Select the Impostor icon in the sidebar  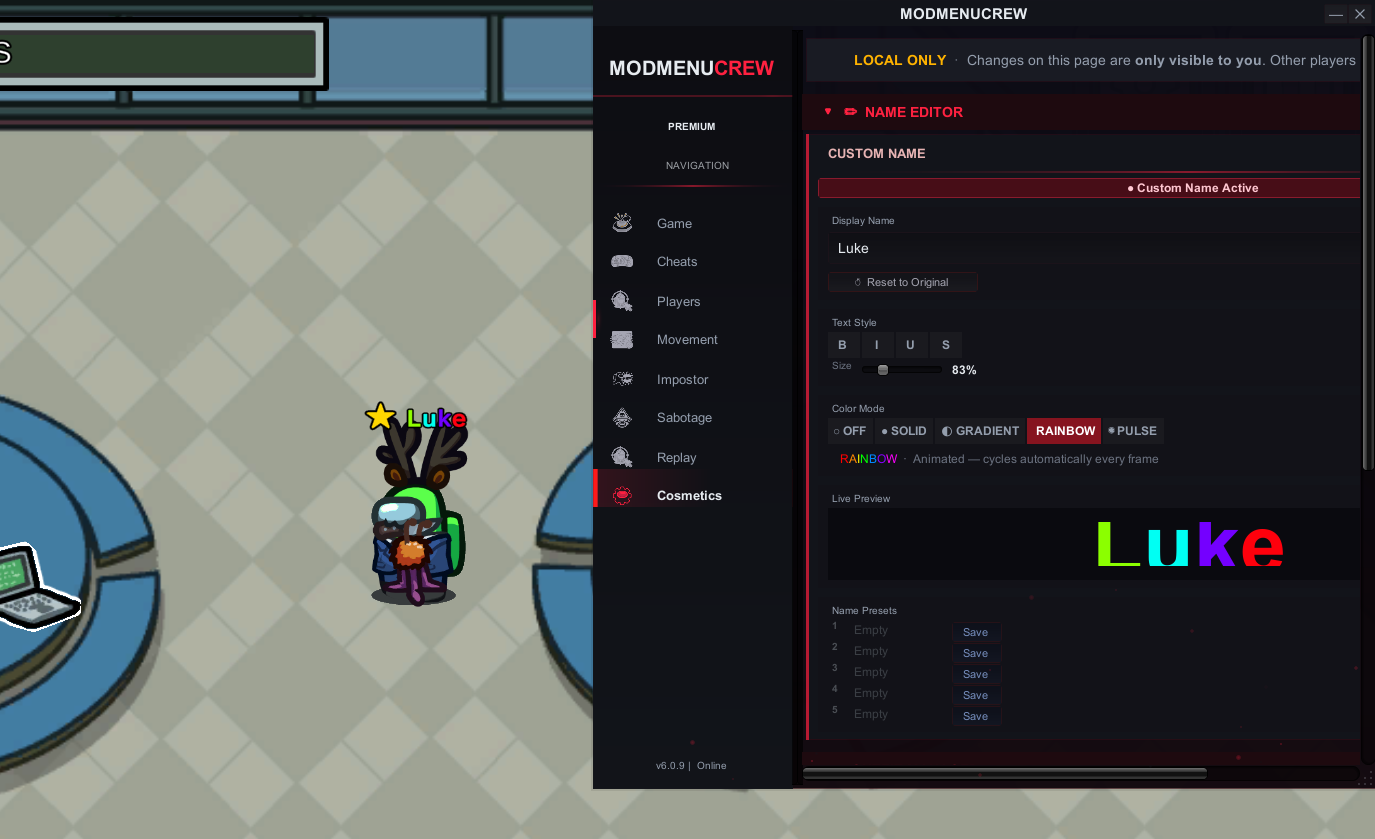622,379
